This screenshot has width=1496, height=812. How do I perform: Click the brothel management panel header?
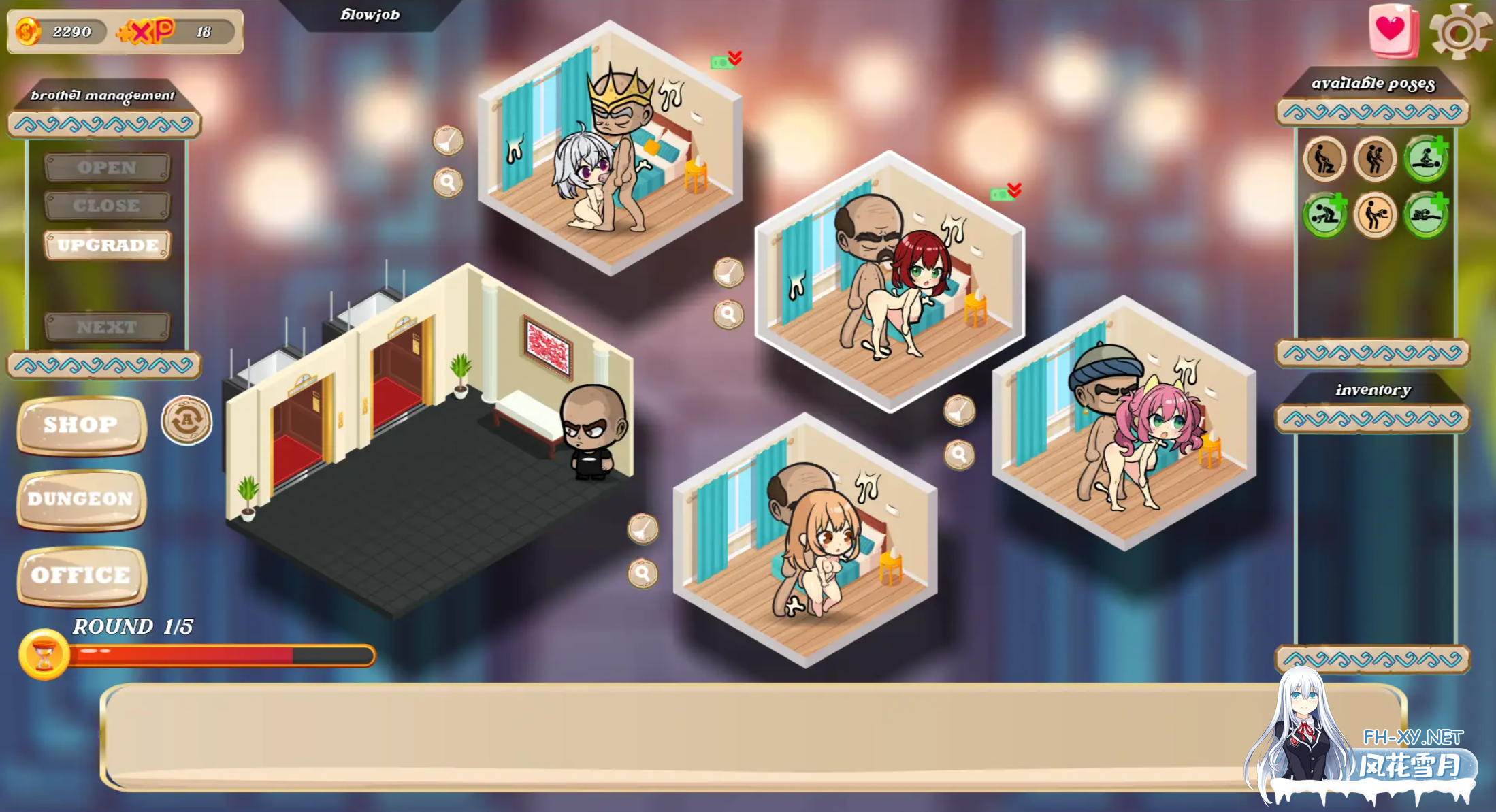pos(102,96)
